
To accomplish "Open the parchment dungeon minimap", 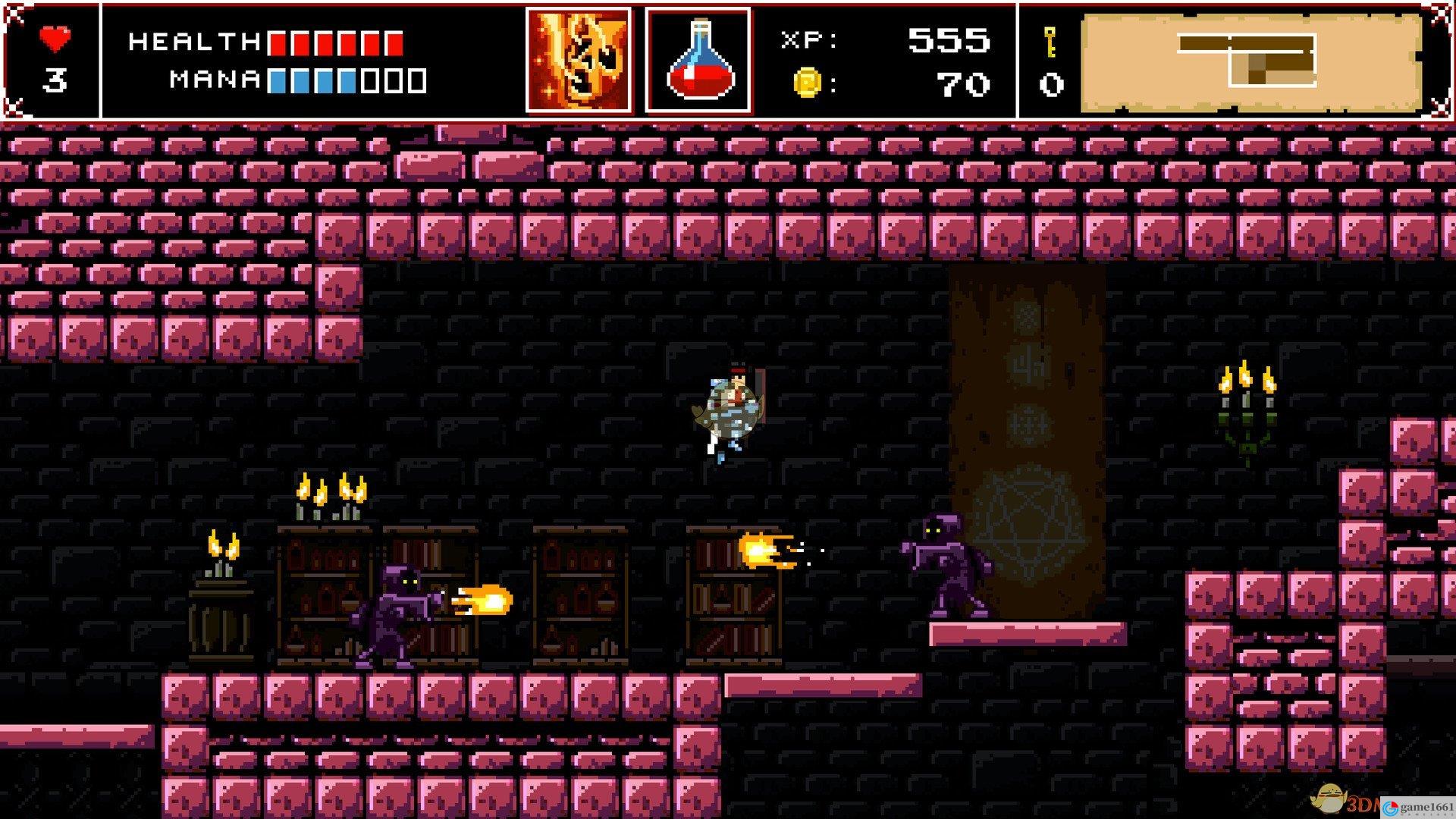I will [x=1251, y=62].
